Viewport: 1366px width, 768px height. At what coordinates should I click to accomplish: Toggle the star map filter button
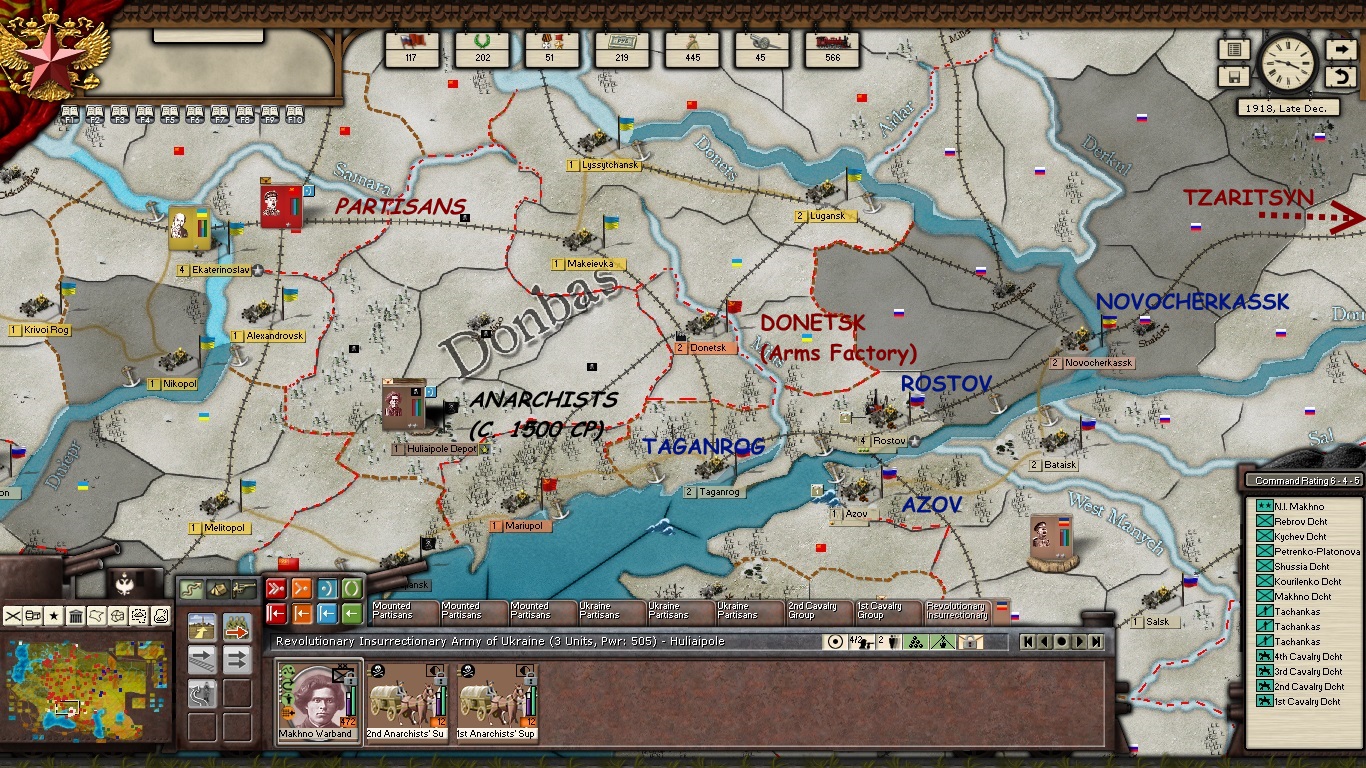[x=54, y=615]
